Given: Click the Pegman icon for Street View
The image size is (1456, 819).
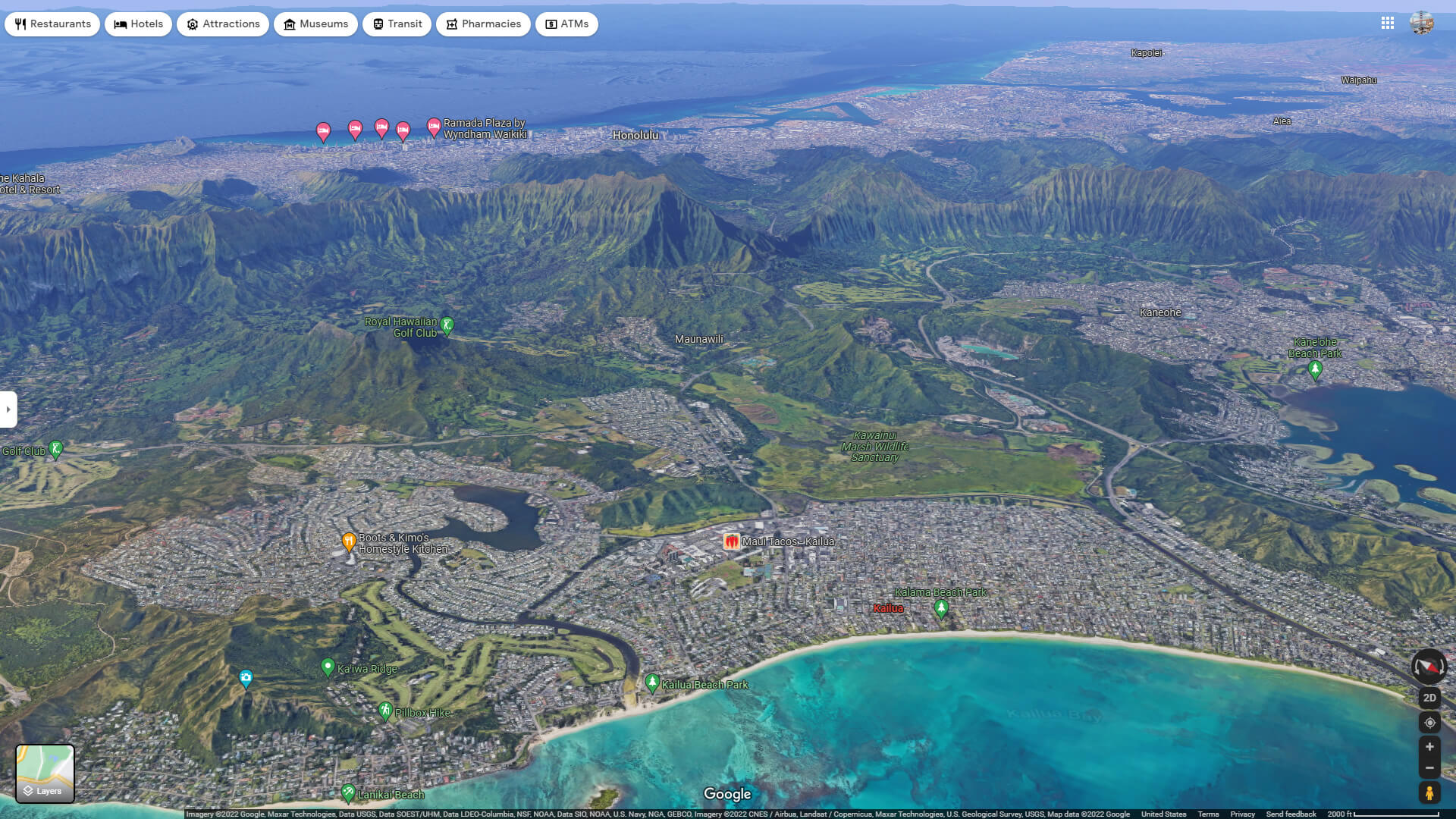Looking at the screenshot, I should pos(1430,794).
